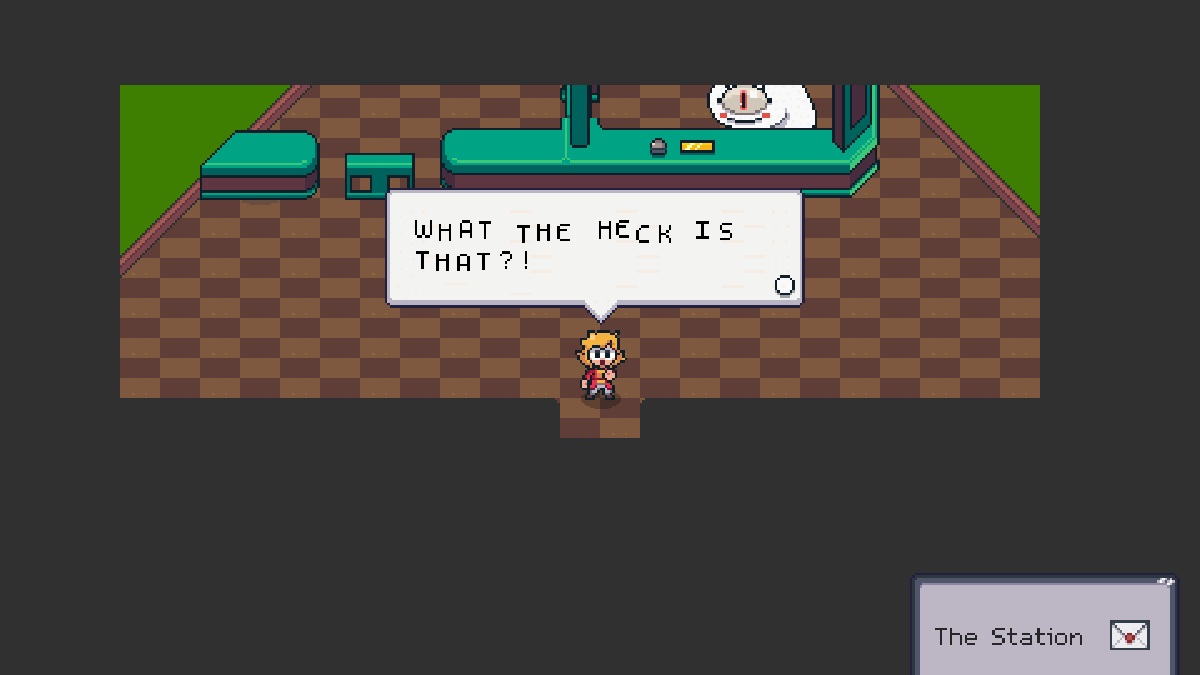Advance the dialogue with the circle indicator
1200x675 pixels.
tap(785, 286)
